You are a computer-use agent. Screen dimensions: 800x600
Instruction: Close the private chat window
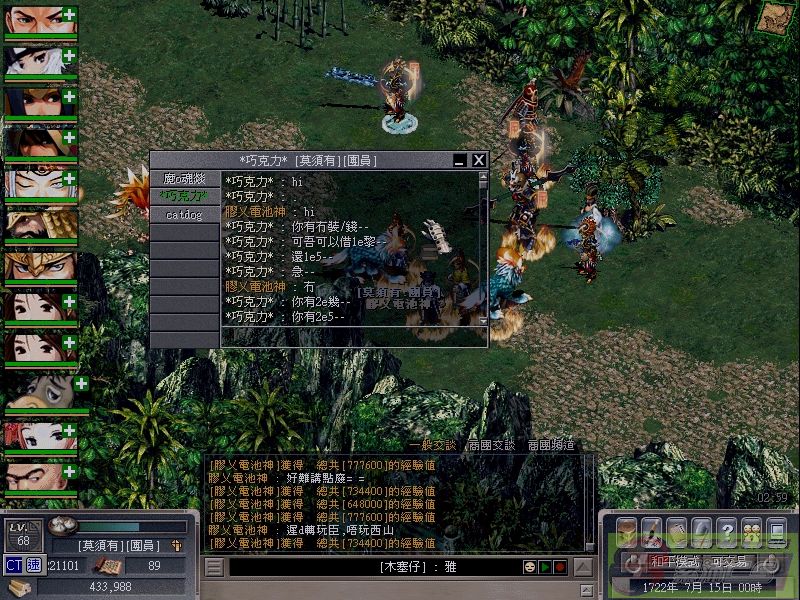click(x=479, y=160)
